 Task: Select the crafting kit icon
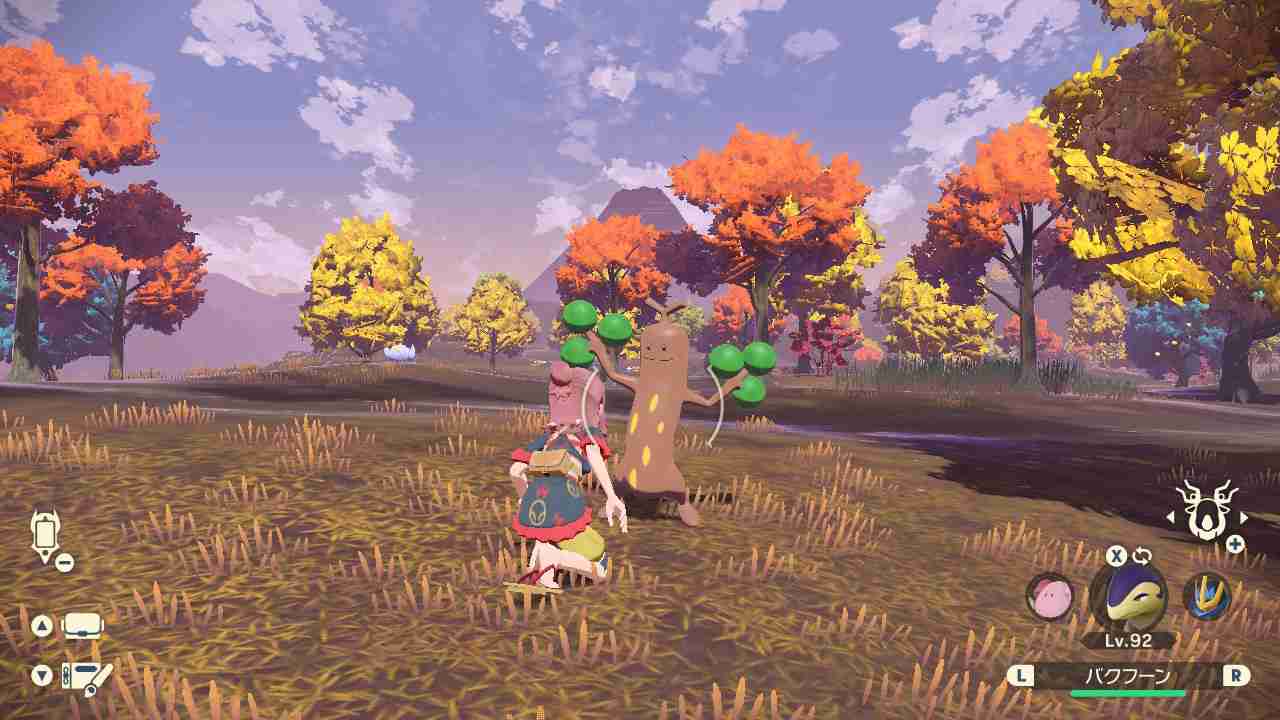(85, 677)
